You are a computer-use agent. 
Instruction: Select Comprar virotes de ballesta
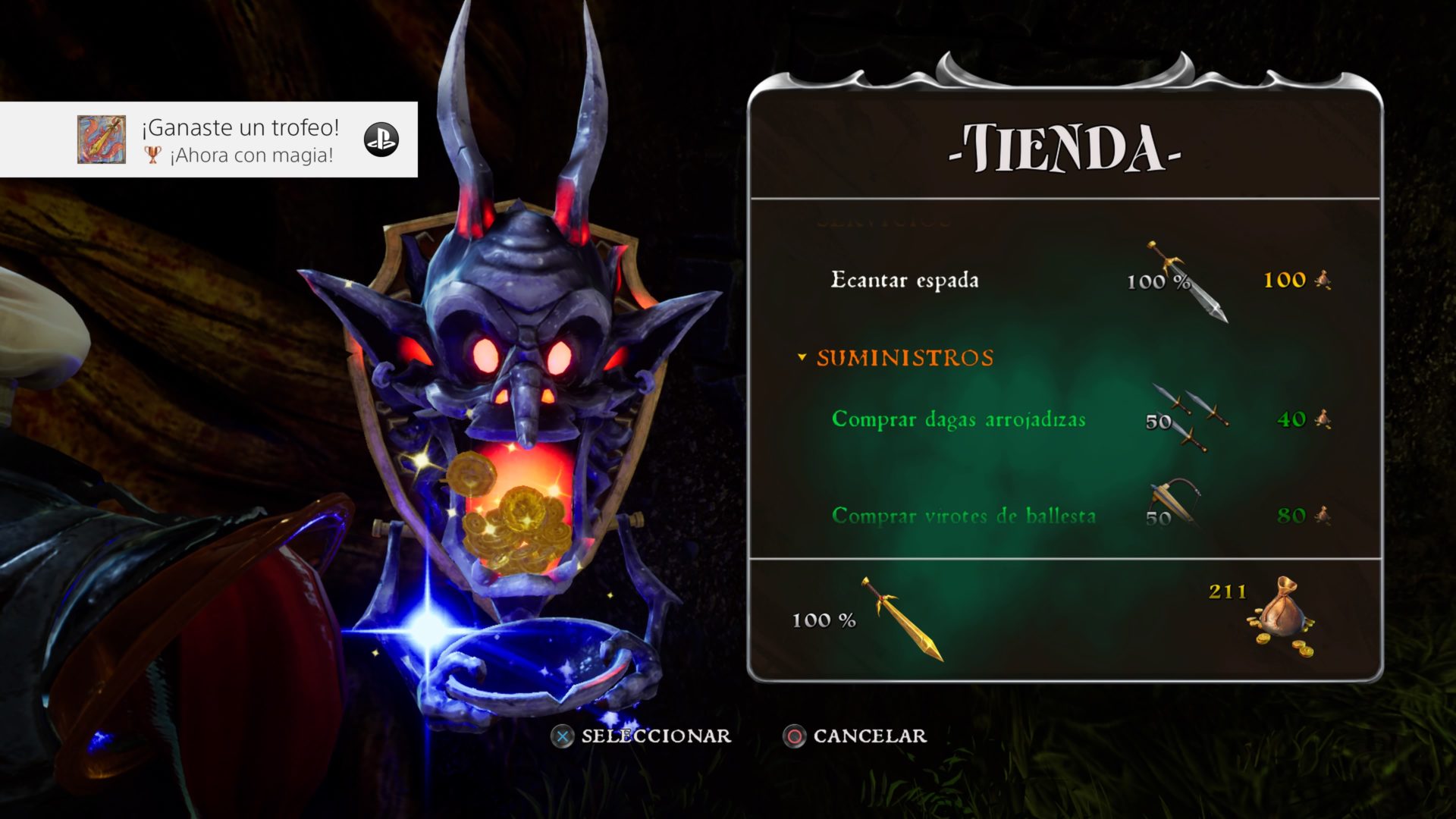click(963, 516)
